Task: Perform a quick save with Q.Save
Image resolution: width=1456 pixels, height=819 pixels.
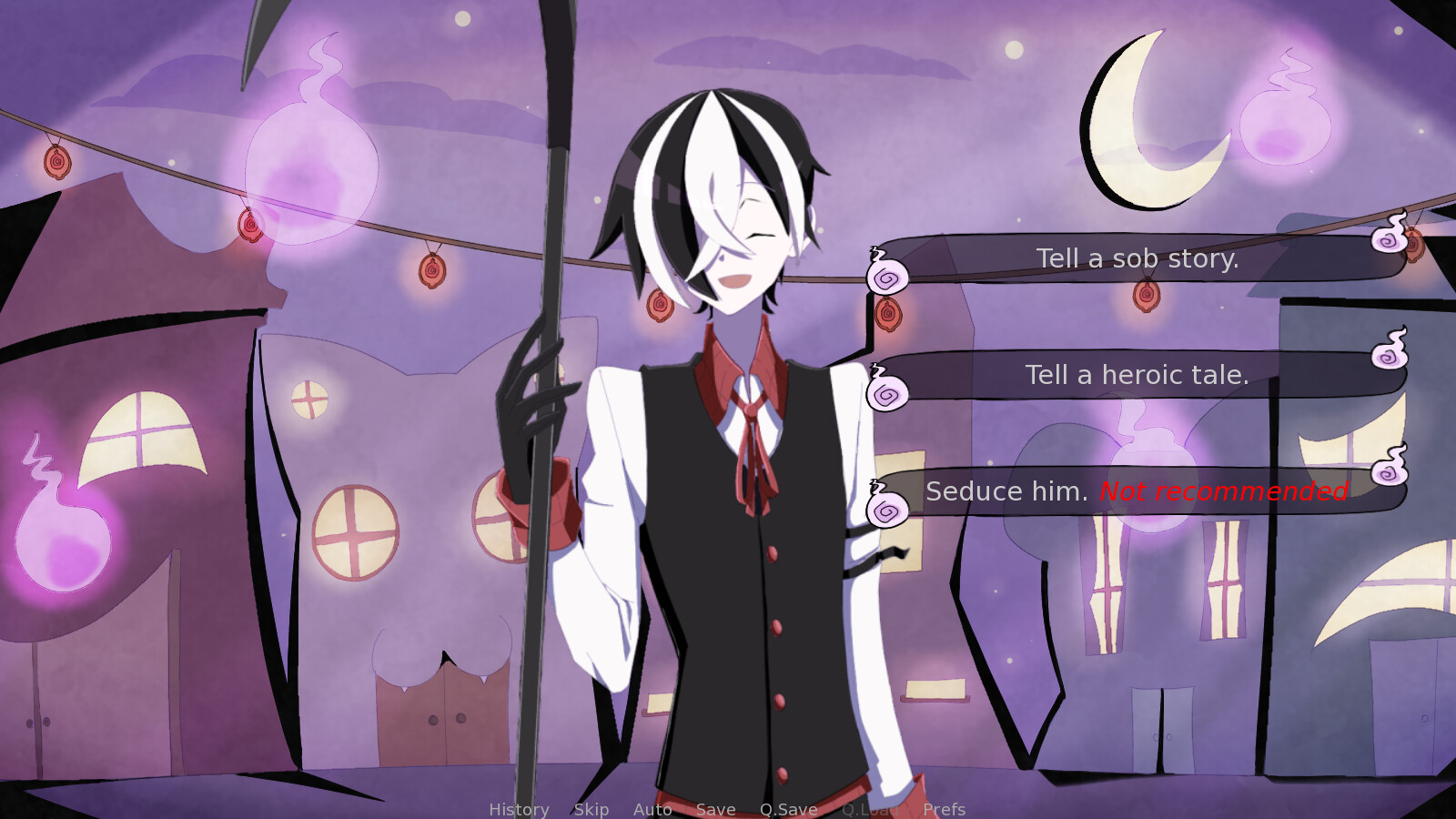Action: click(788, 810)
